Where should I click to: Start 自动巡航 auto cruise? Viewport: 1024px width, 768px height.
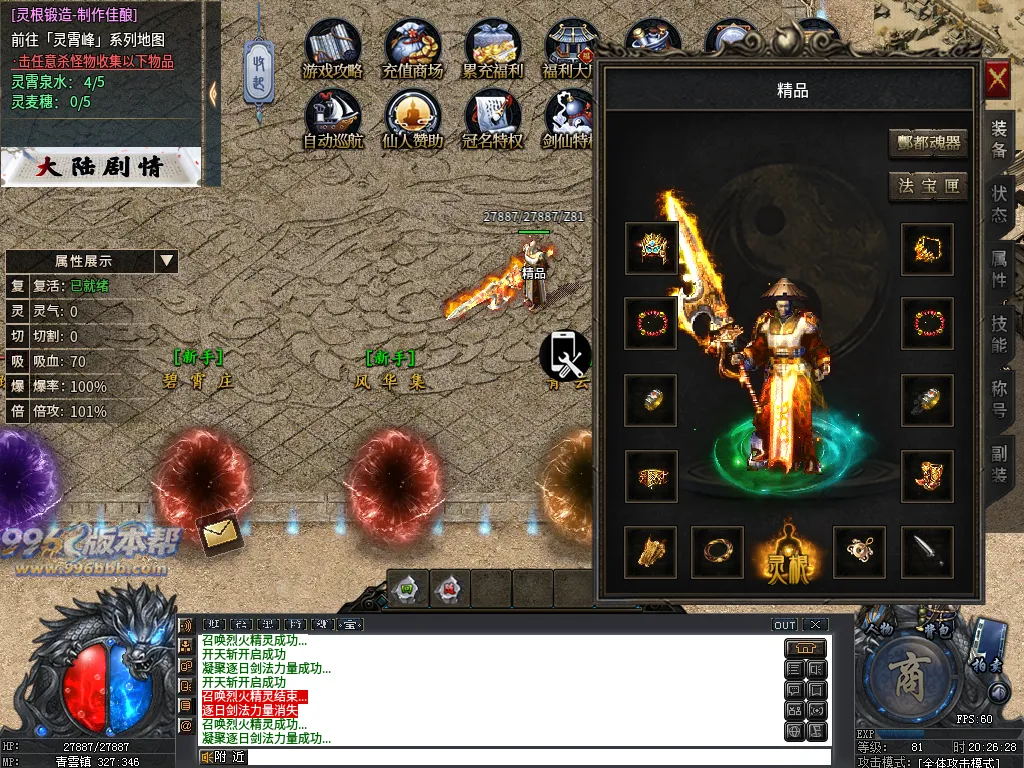click(x=333, y=120)
